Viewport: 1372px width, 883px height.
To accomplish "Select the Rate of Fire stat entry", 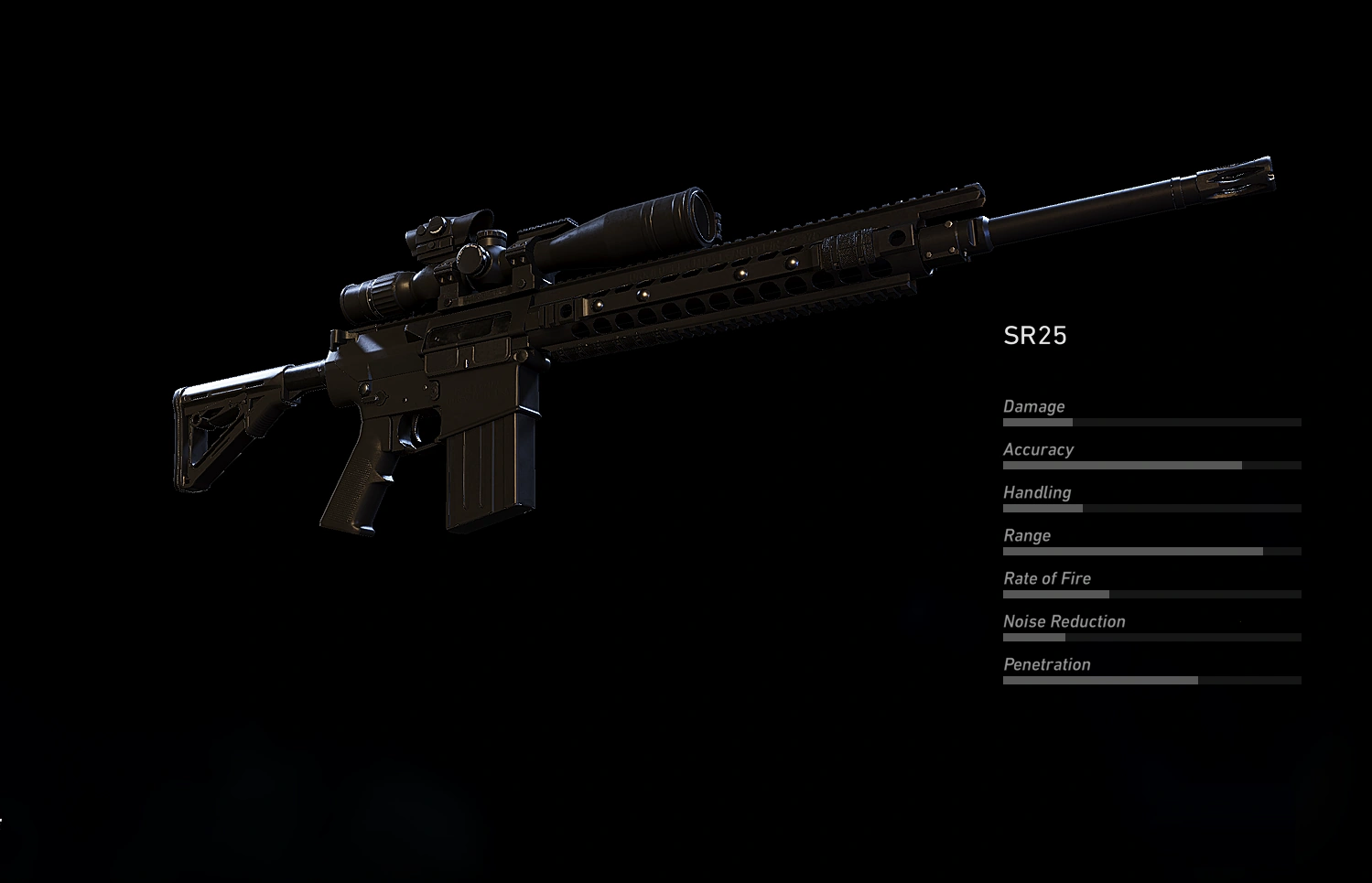I will [x=1047, y=578].
